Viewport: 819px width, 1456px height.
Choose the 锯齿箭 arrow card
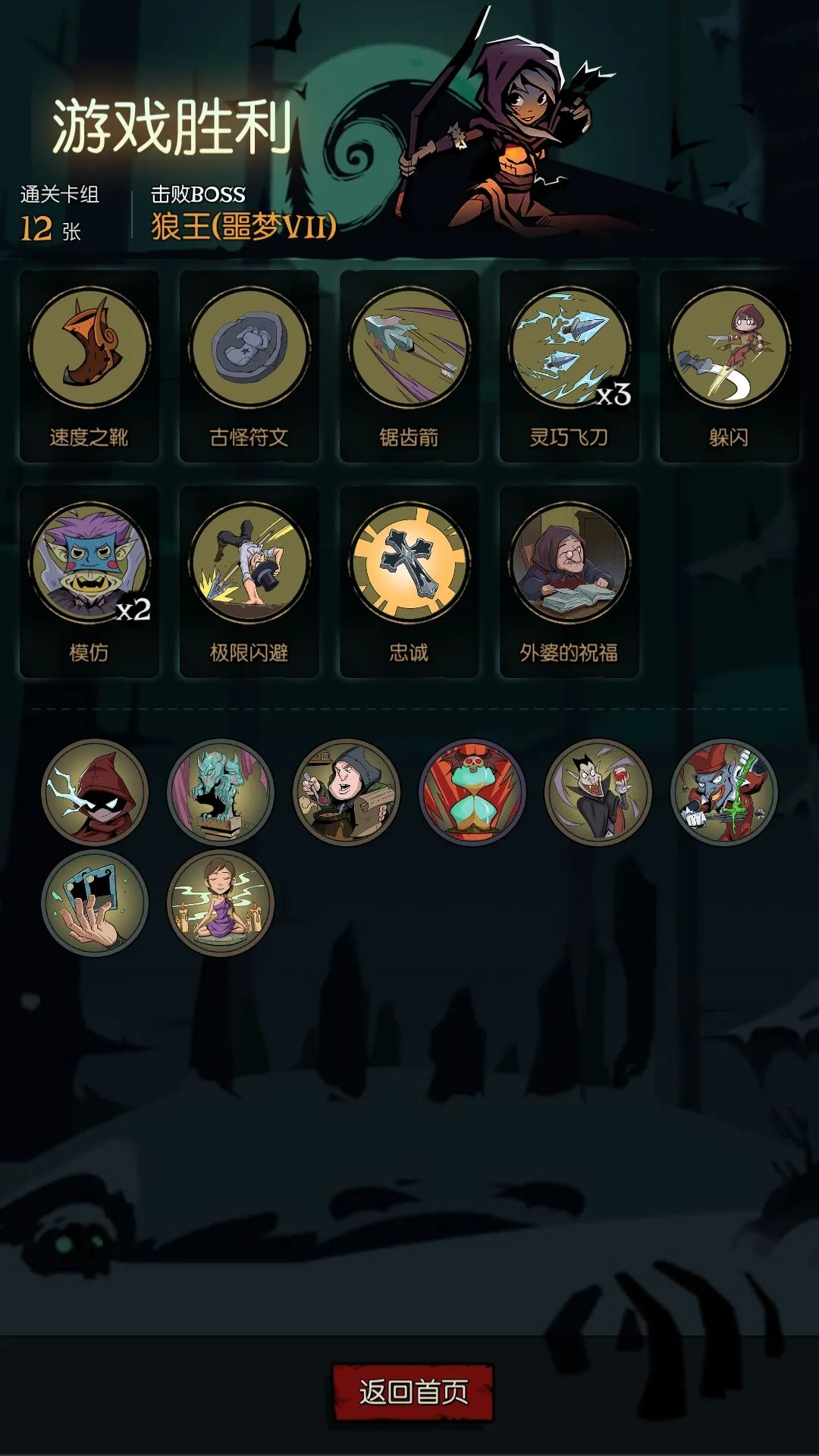click(409, 366)
